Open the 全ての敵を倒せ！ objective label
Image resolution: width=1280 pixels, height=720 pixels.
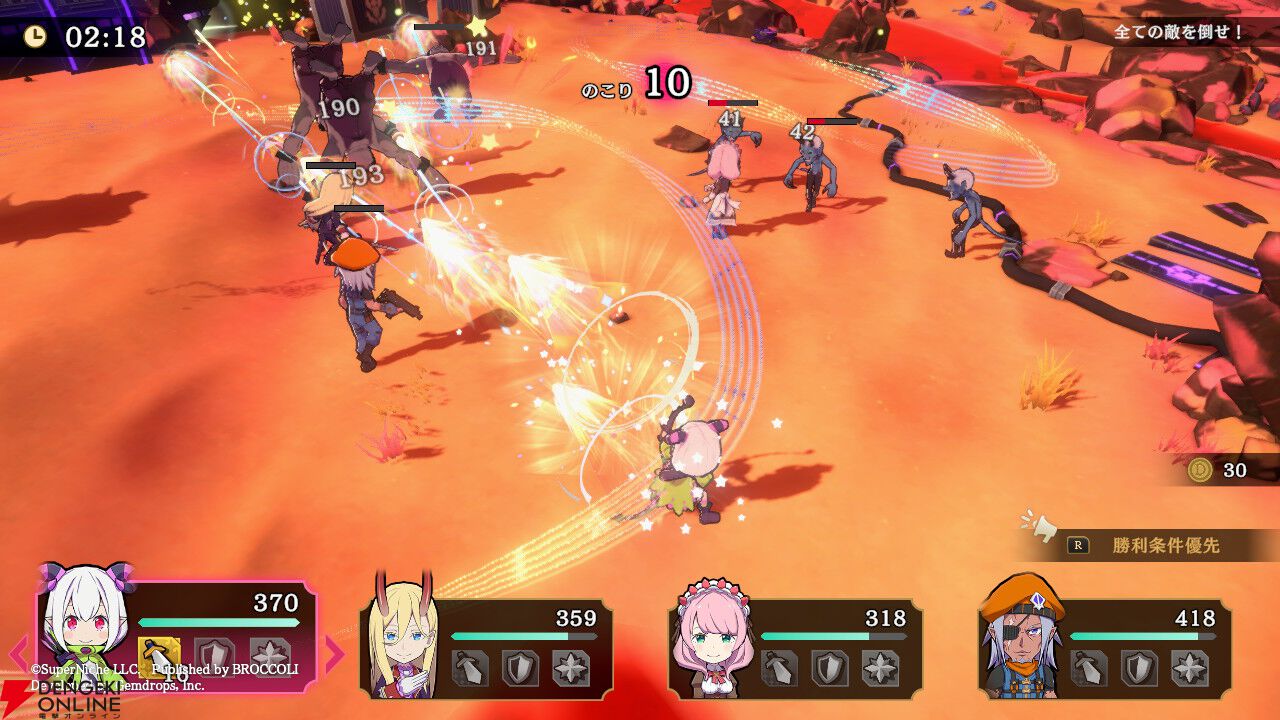point(1179,32)
